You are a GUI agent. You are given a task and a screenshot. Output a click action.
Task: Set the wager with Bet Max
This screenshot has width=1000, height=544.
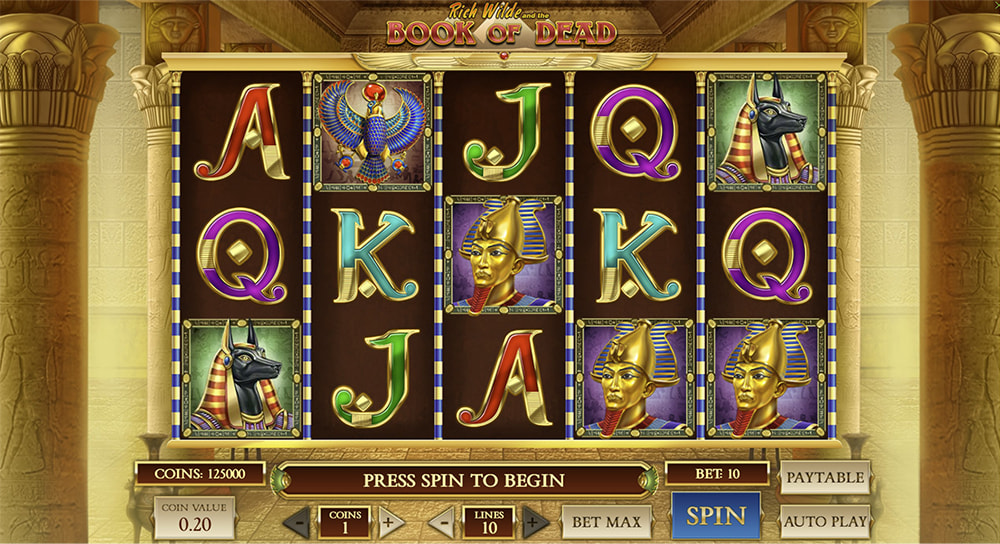click(x=607, y=521)
